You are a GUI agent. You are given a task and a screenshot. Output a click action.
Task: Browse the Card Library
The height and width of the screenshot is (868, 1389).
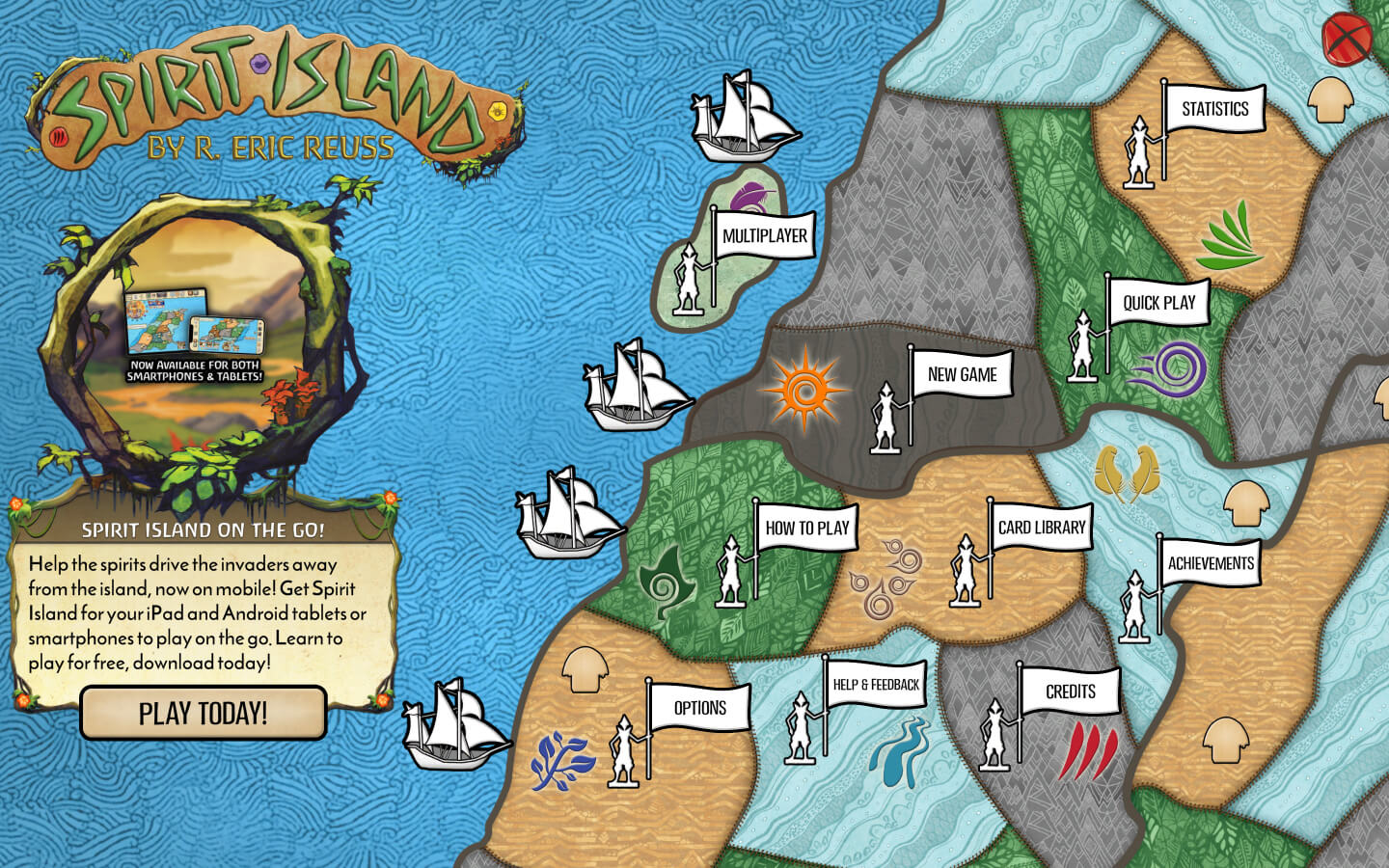point(1041,528)
